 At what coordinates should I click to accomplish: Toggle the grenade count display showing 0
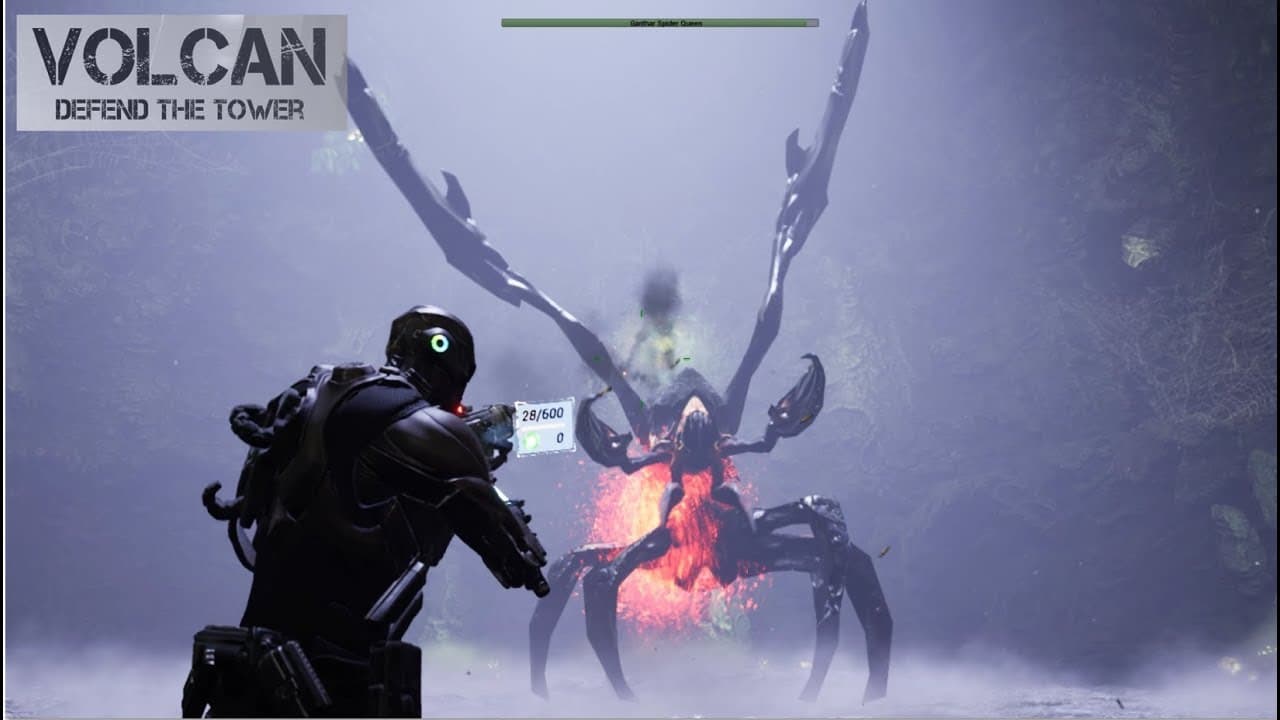coord(558,437)
